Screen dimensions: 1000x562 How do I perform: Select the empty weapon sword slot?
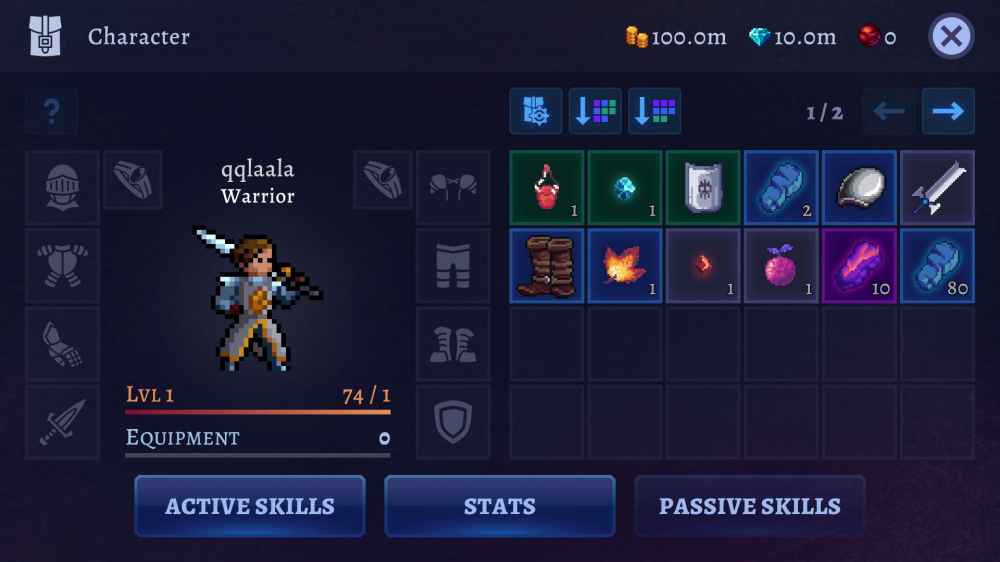point(62,422)
